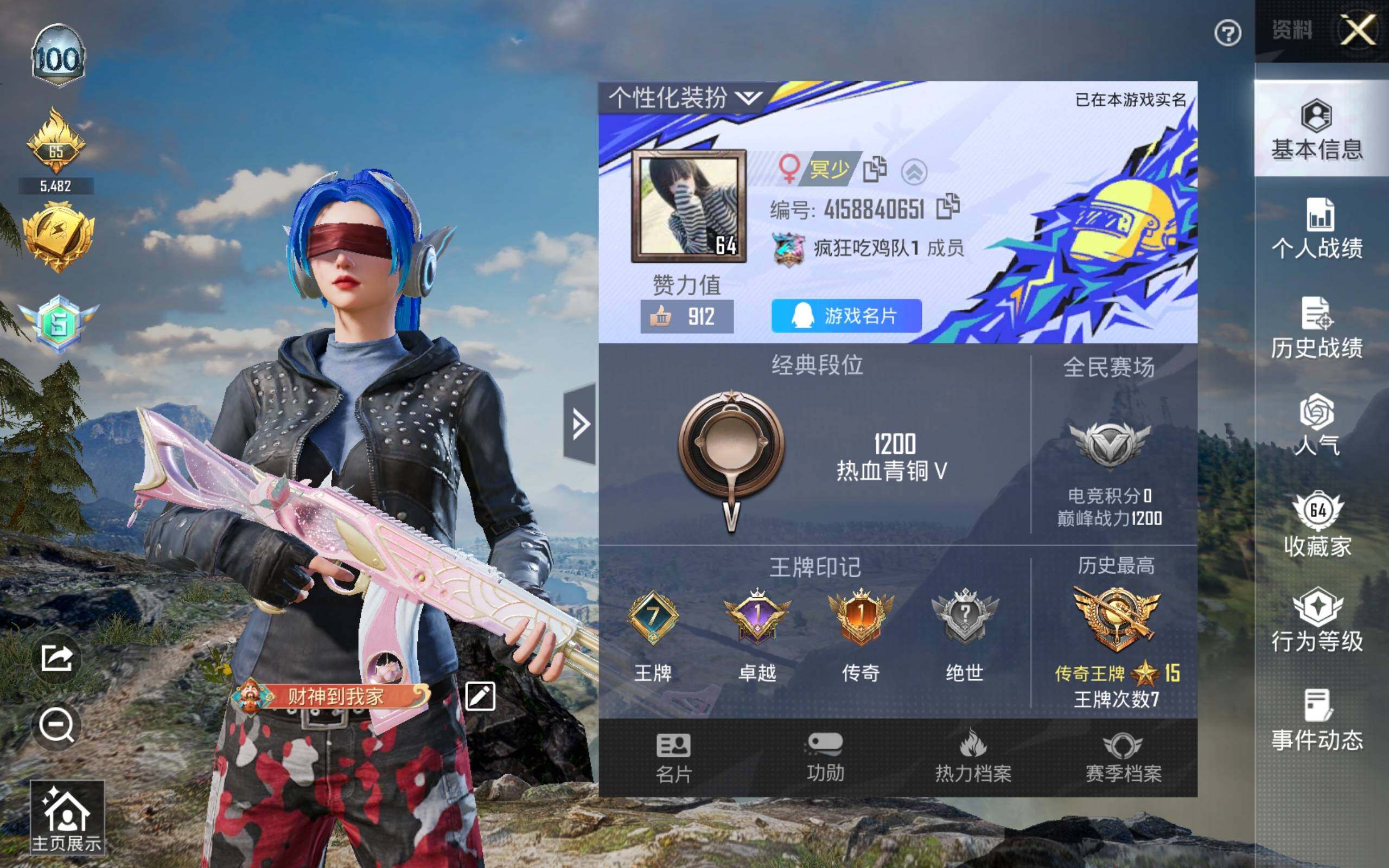Viewport: 1389px width, 868px height.
Task: Open the 功勋 section
Action: coord(825,758)
